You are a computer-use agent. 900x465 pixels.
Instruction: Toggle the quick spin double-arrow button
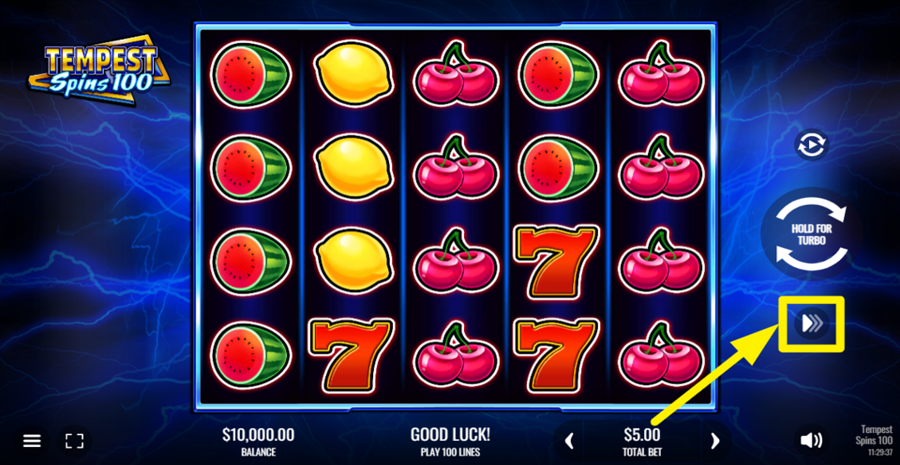[x=811, y=322]
